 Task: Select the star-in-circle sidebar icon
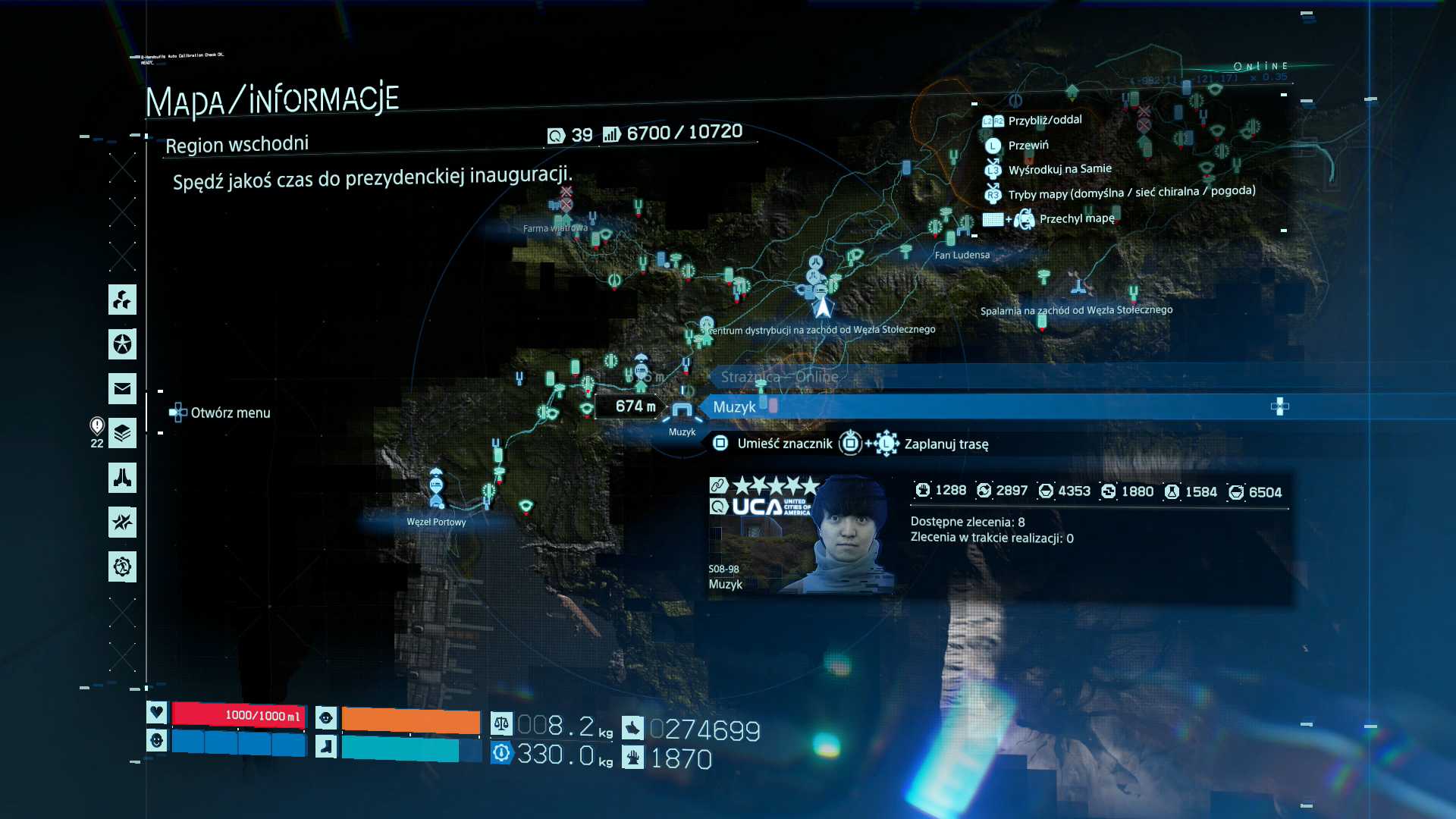tap(122, 344)
